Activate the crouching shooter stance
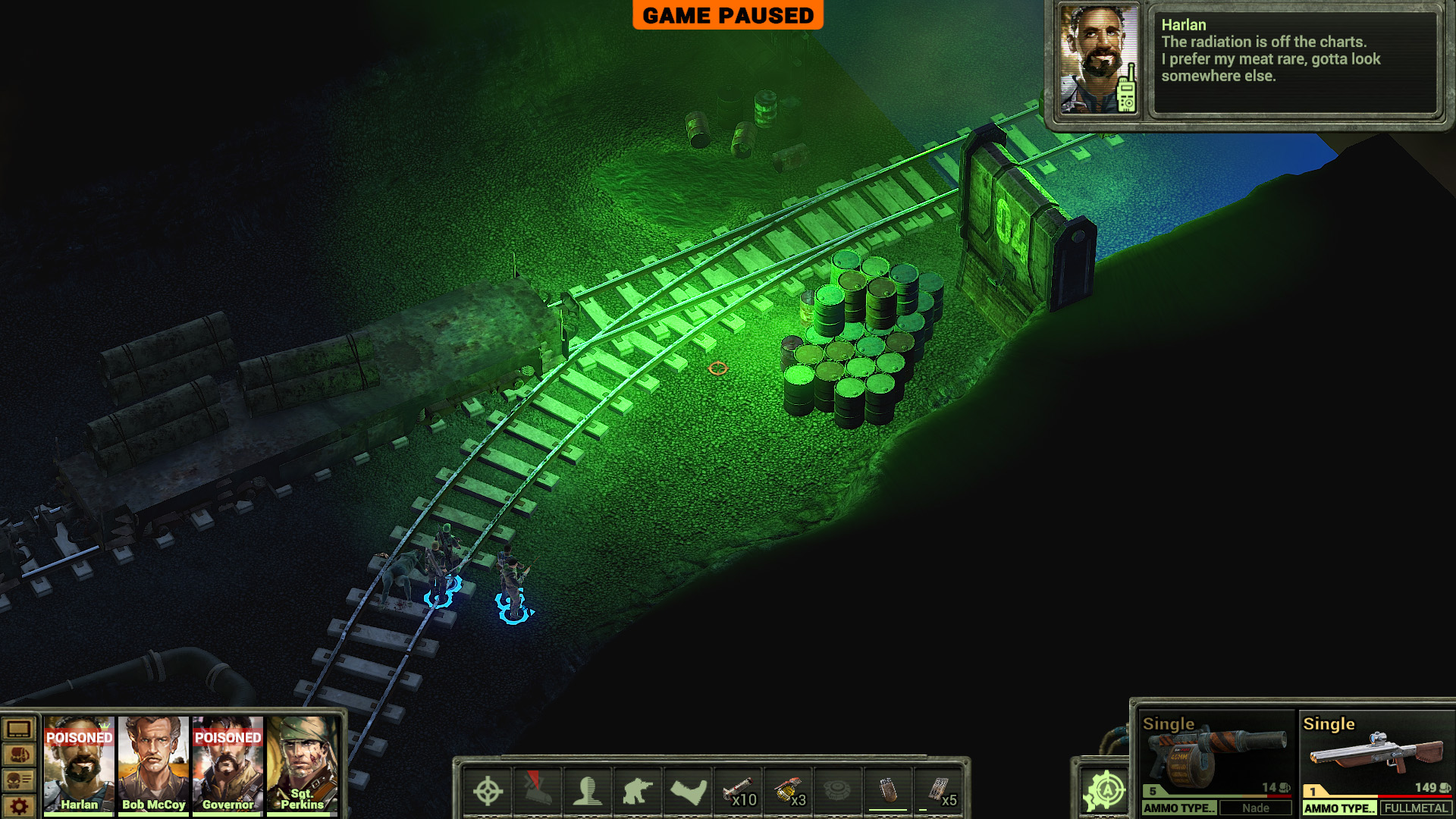This screenshot has height=819, width=1456. click(638, 792)
